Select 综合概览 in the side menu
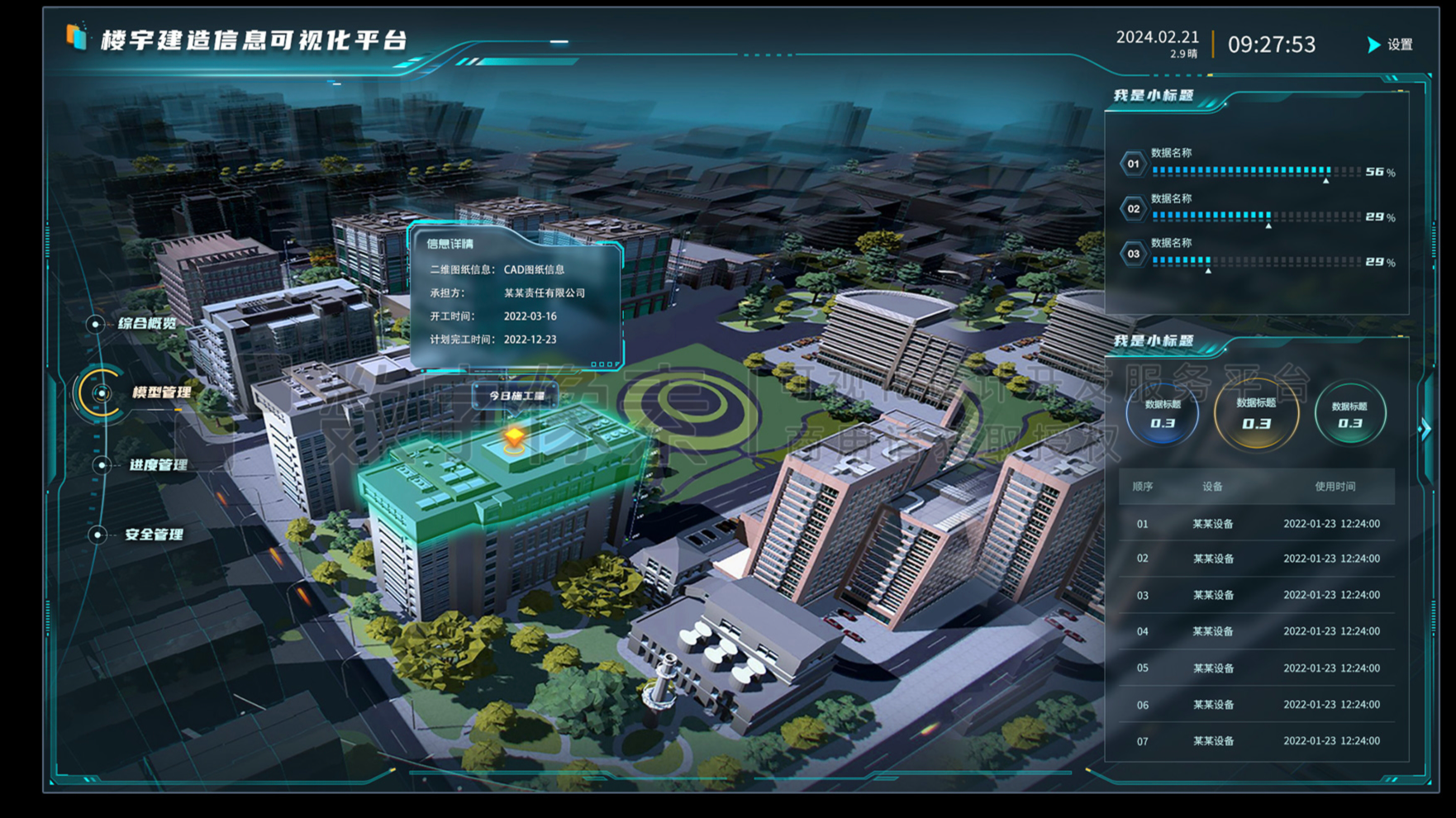The width and height of the screenshot is (1456, 818). pos(146,323)
